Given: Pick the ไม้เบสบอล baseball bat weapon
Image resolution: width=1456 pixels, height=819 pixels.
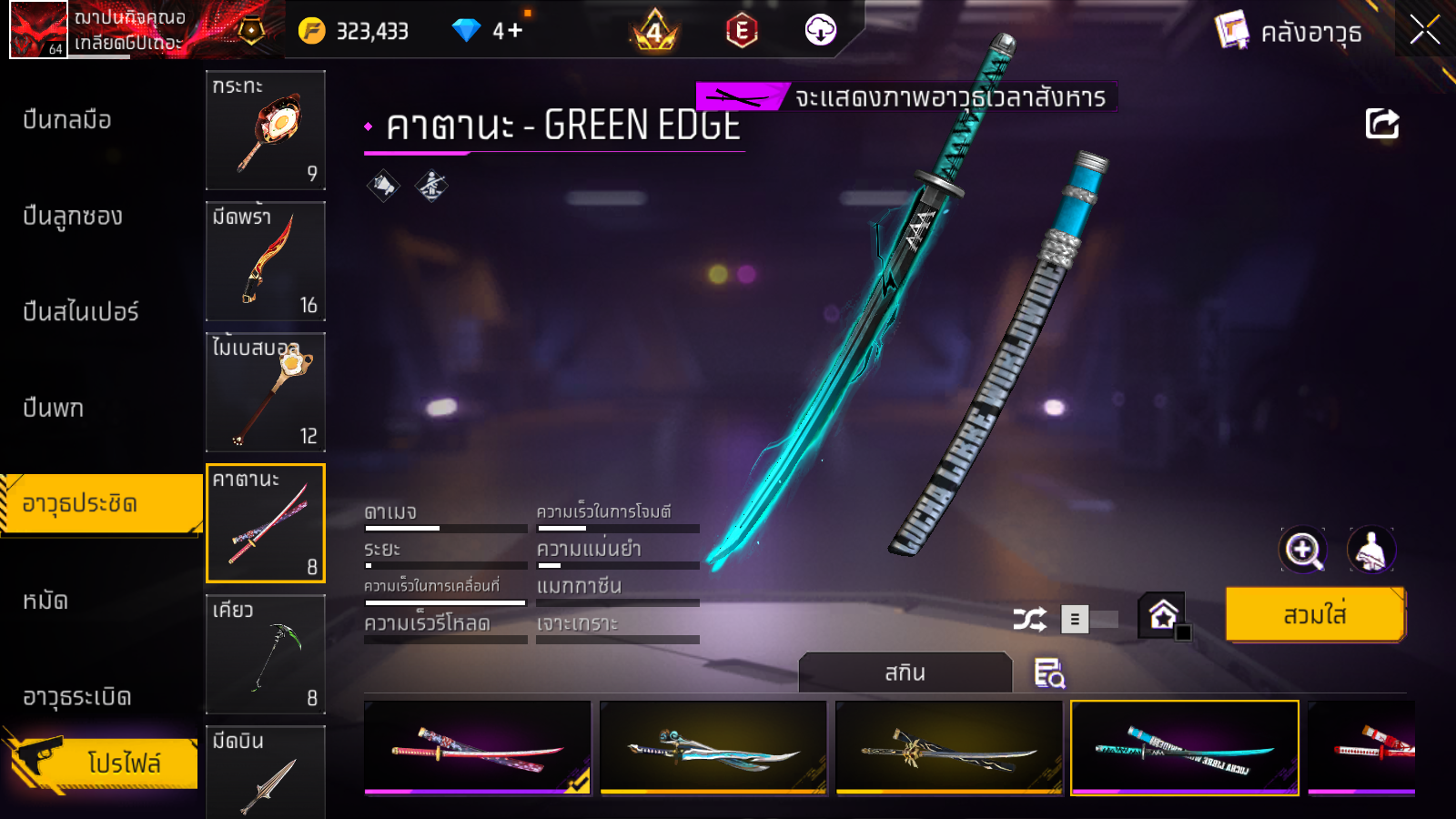Looking at the screenshot, I should pos(266,392).
